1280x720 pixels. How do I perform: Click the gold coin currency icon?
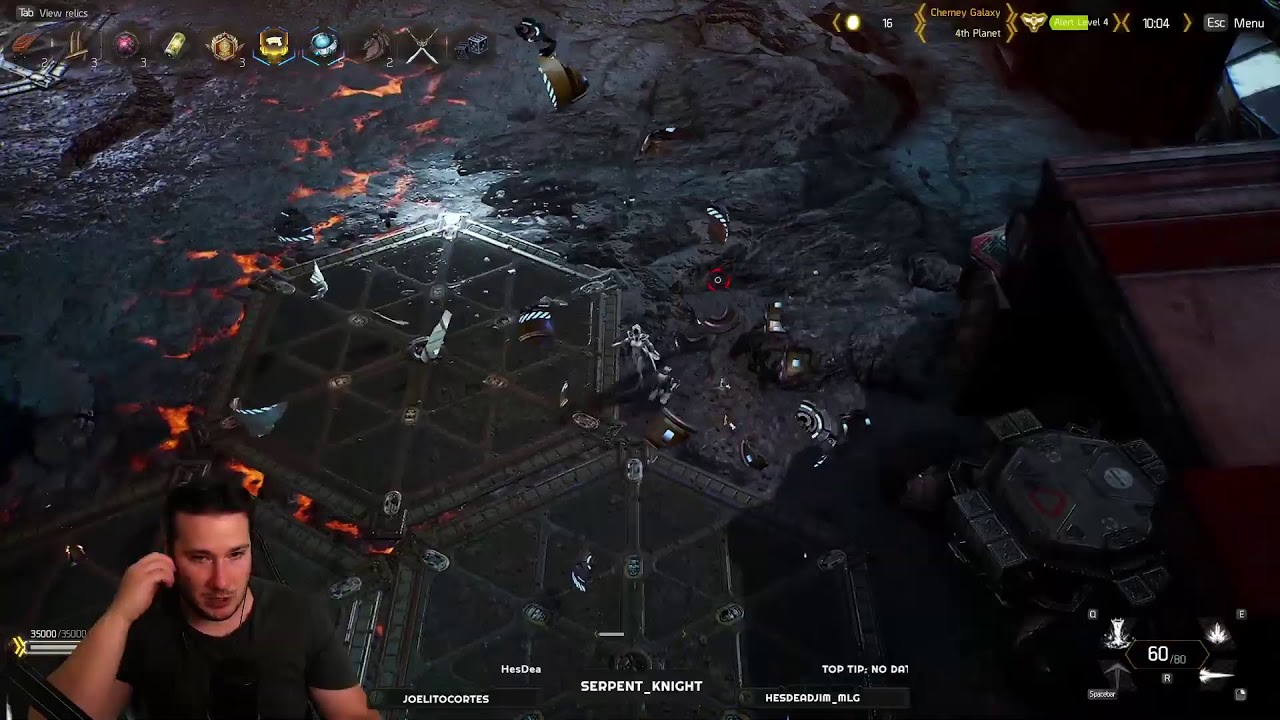(x=853, y=23)
